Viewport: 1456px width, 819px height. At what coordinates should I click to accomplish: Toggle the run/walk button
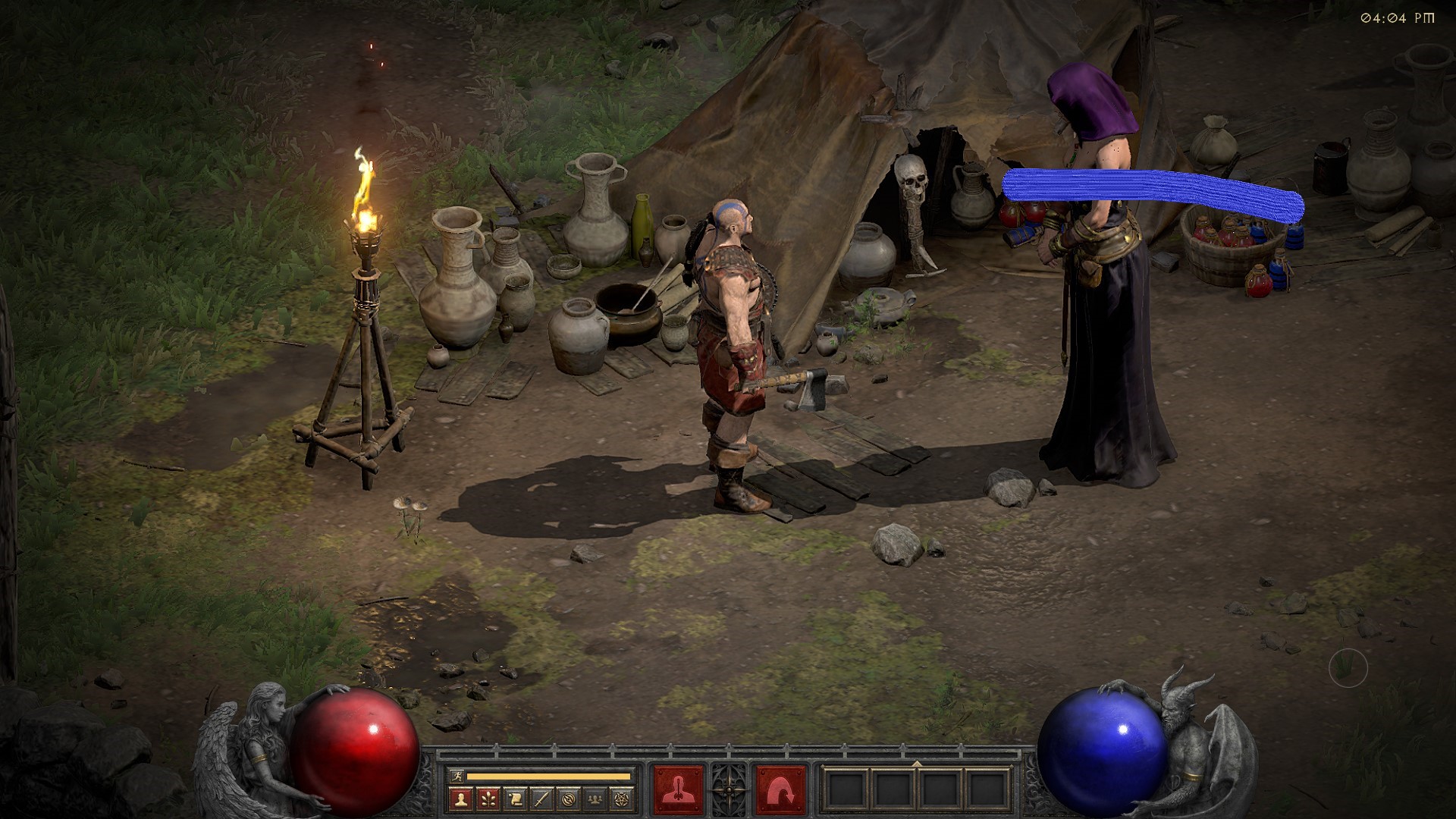[455, 776]
